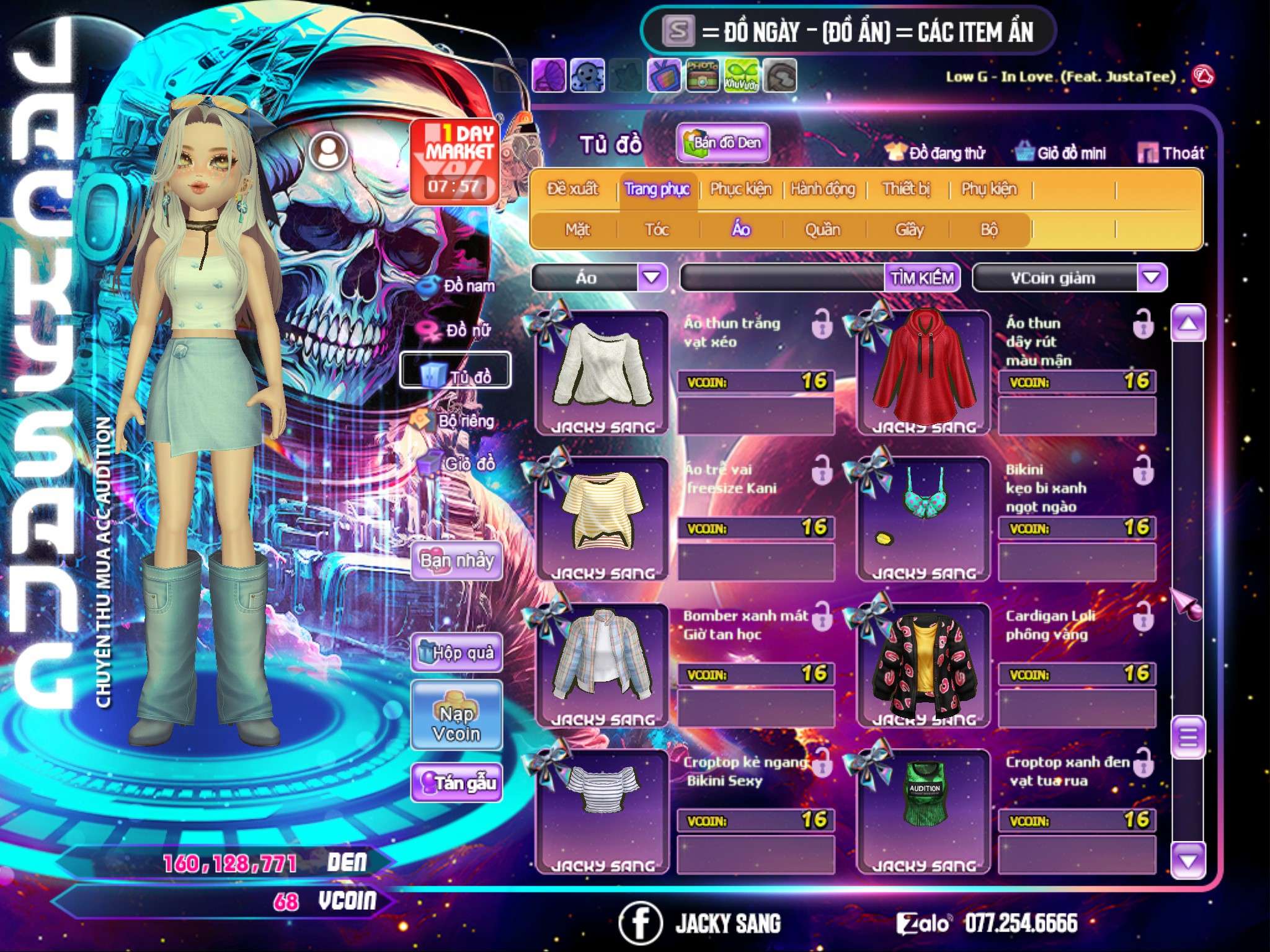Pick the white wrap-hem shirt thumbnail
1270x952 pixels.
click(x=602, y=372)
